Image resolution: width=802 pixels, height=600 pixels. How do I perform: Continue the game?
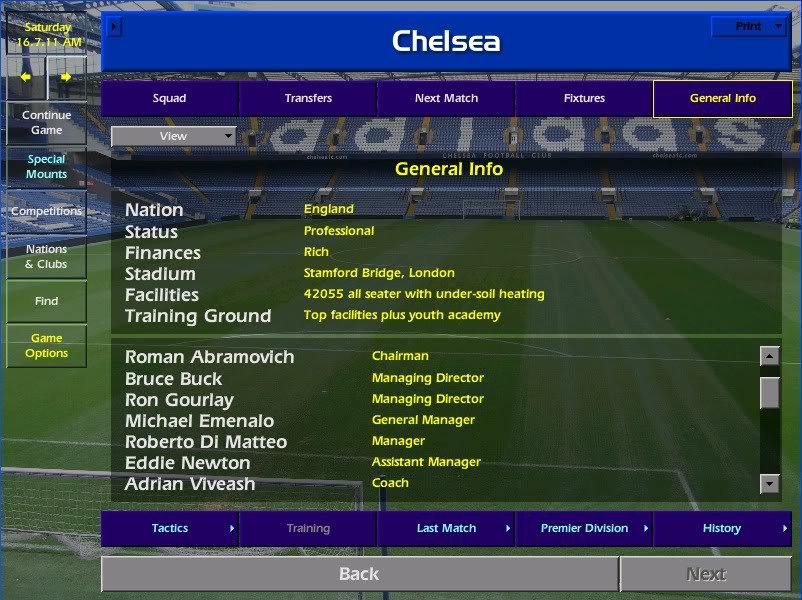tap(46, 122)
